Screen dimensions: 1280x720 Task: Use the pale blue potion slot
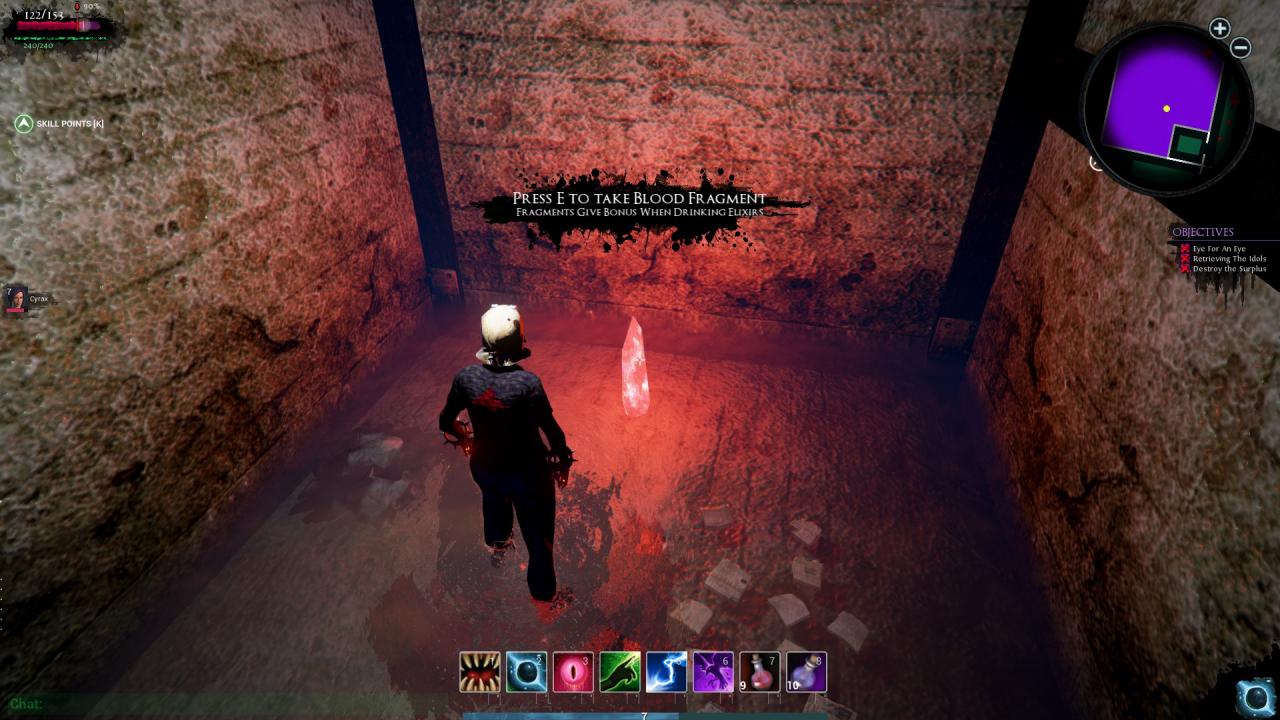(807, 672)
